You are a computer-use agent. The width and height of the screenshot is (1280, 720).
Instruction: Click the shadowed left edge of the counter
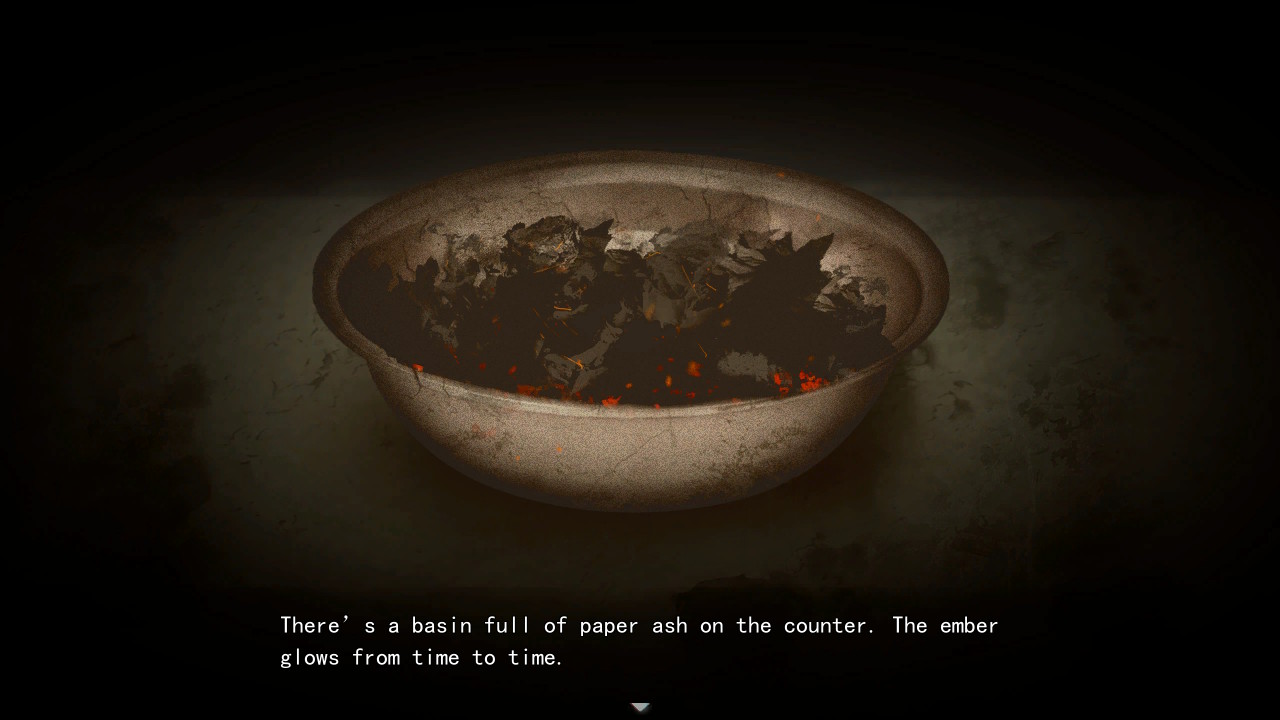click(120, 420)
